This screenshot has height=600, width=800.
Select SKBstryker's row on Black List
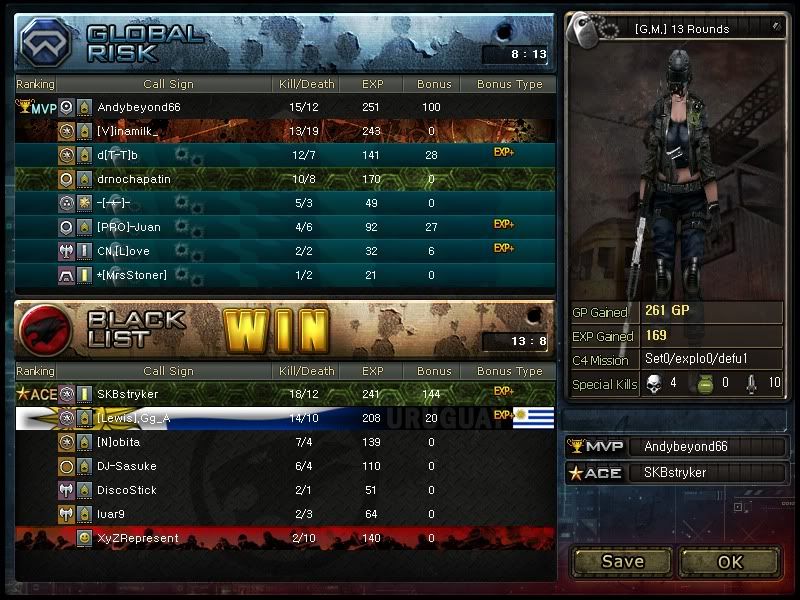[285, 394]
